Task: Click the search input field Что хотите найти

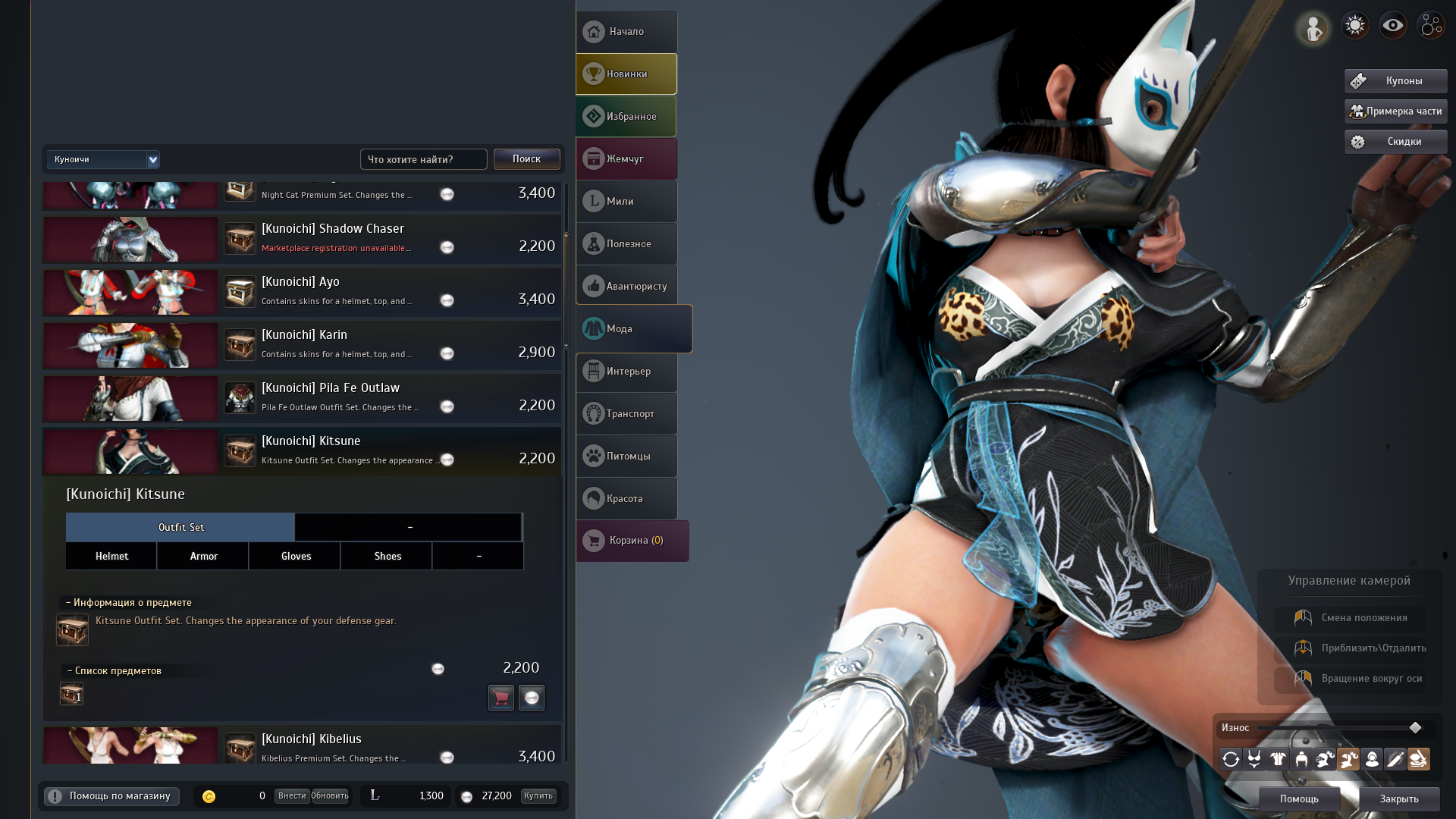Action: (423, 159)
